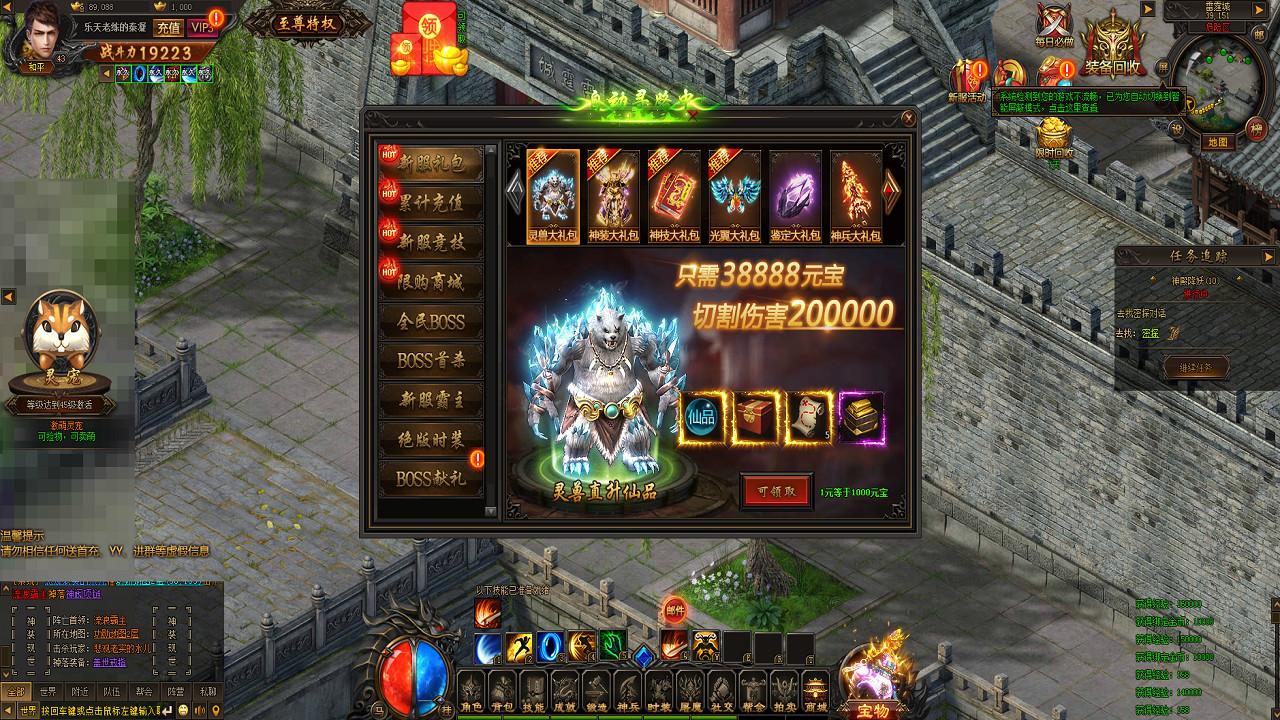The image size is (1280, 720).
Task: Click the 继续任务 button in the quest tracker
Action: click(x=1197, y=367)
